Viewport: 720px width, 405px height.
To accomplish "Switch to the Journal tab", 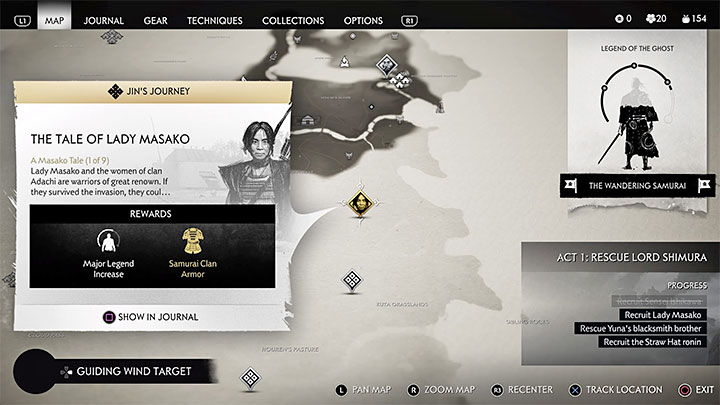I will [x=103, y=20].
